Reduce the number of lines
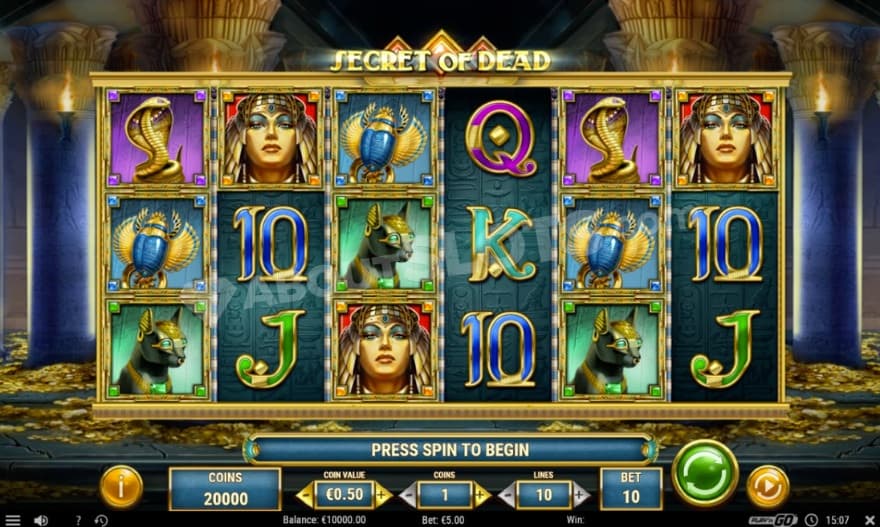880x527 pixels. pos(506,494)
